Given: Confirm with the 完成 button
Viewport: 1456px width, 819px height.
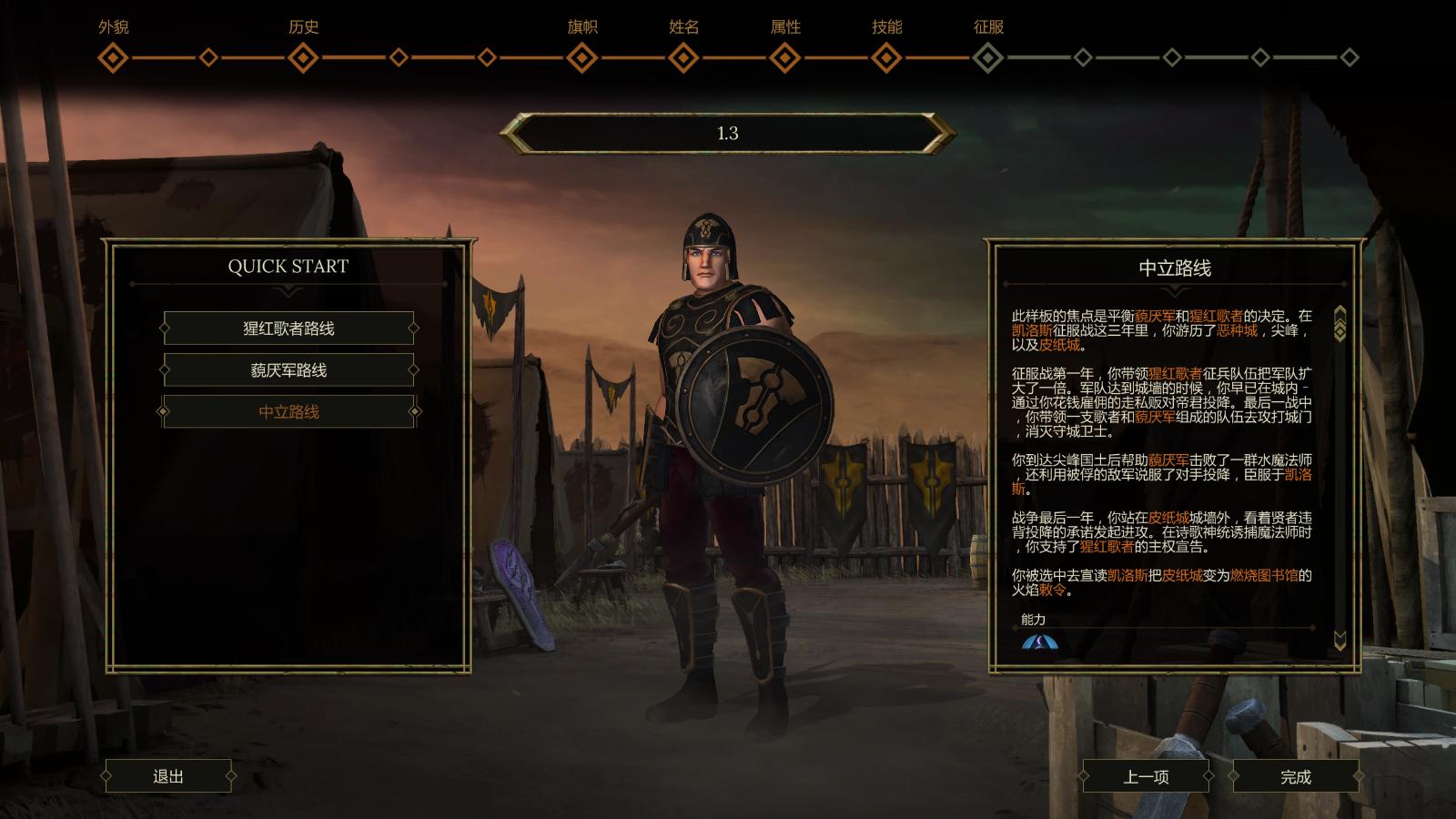Looking at the screenshot, I should click(x=1295, y=777).
